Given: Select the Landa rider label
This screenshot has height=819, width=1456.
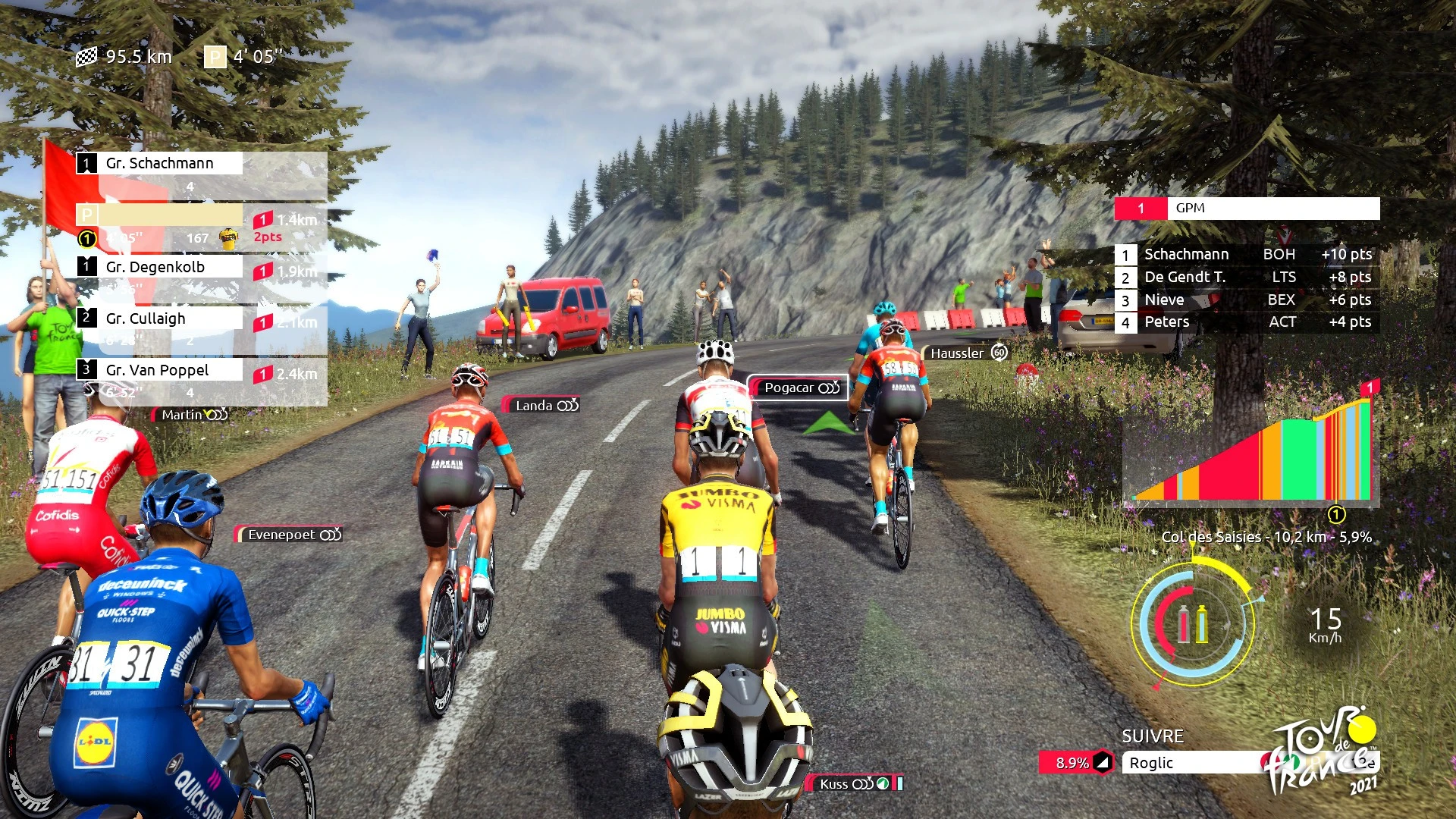Looking at the screenshot, I should [541, 406].
